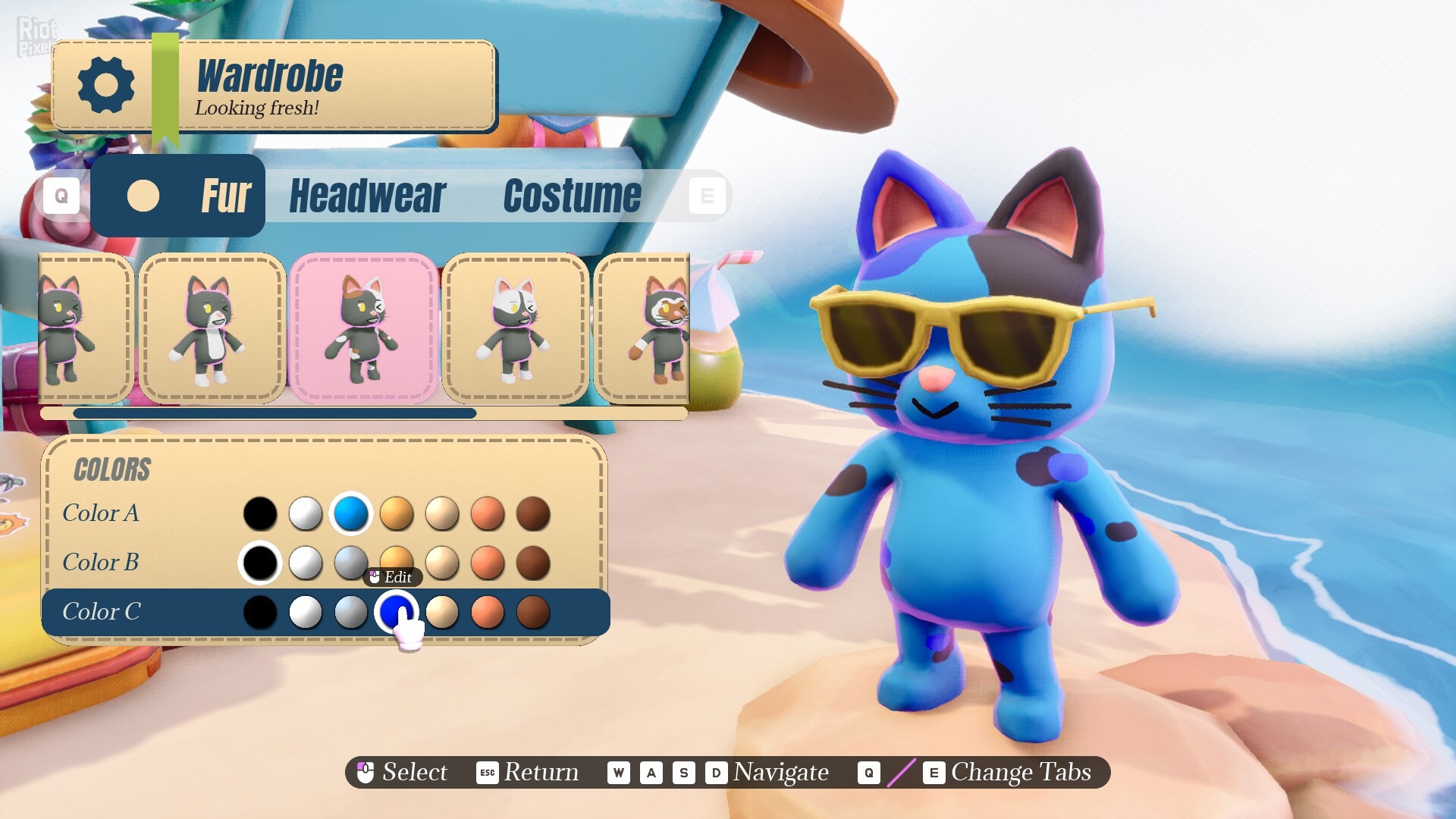Choose dark brown for Color C
This screenshot has width=1456, height=819.
(x=533, y=612)
